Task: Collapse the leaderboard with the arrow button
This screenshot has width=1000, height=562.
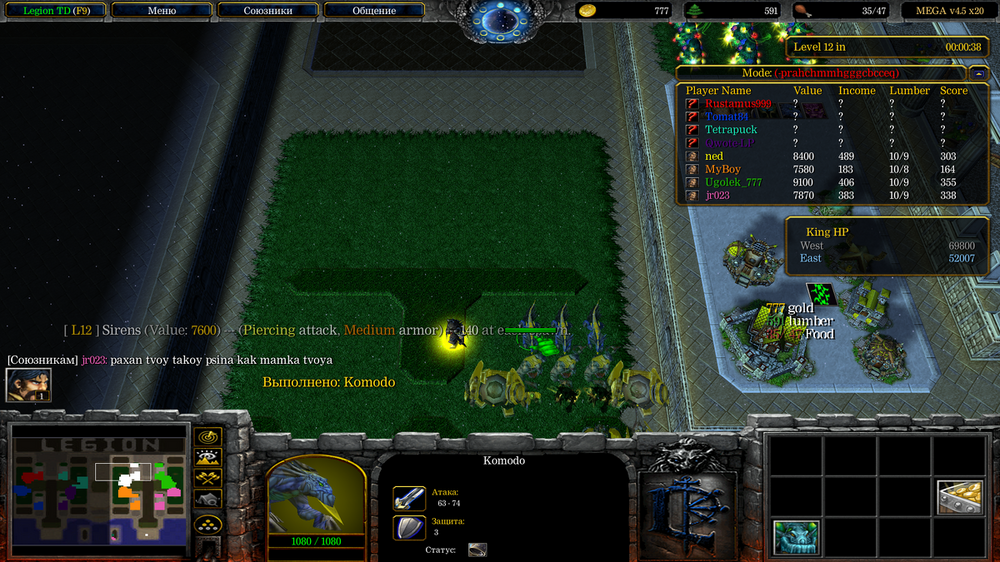Action: click(x=978, y=73)
